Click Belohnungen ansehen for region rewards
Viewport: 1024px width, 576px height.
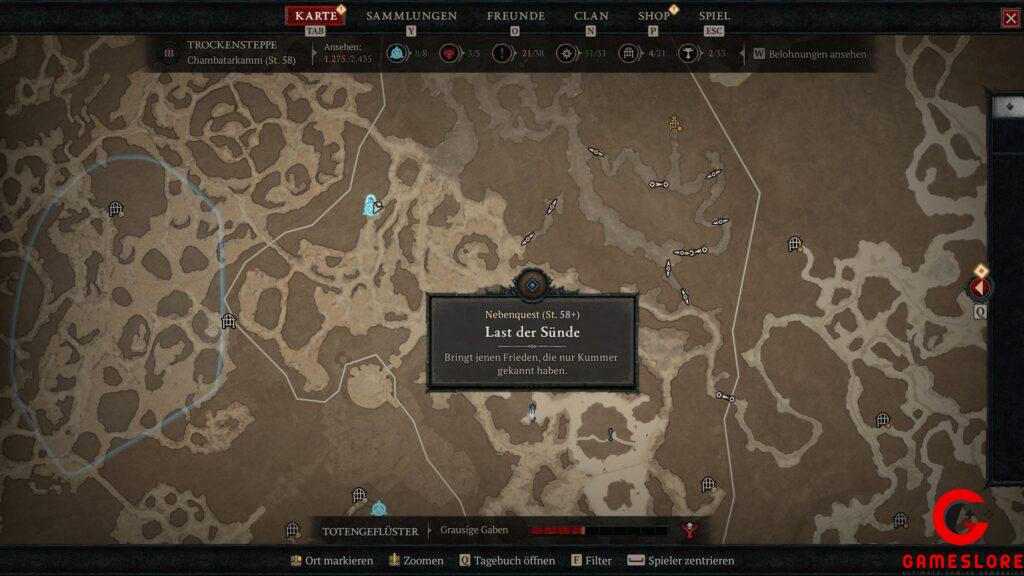810,54
